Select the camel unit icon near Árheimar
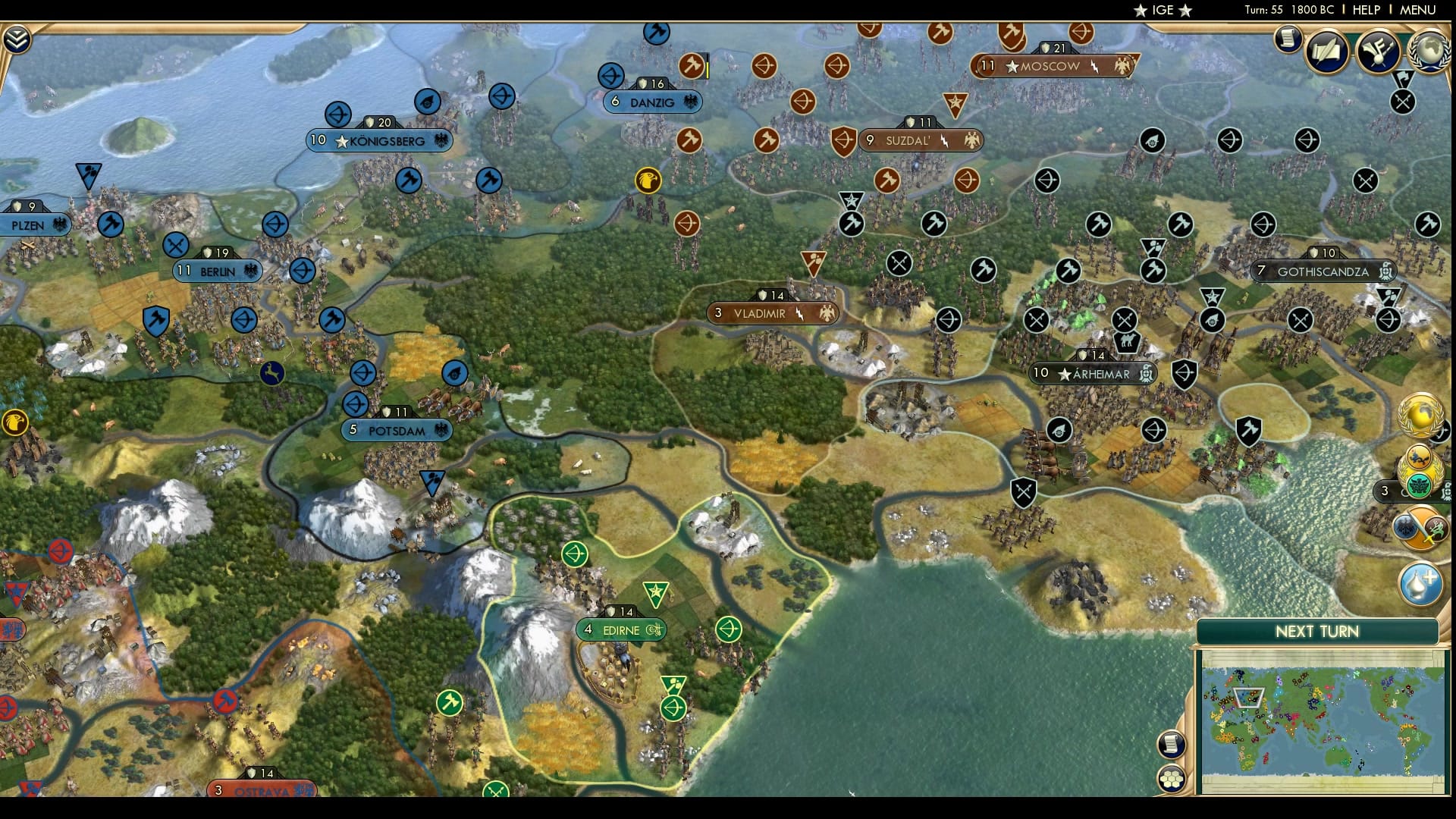The image size is (1456, 819). pyautogui.click(x=1127, y=343)
